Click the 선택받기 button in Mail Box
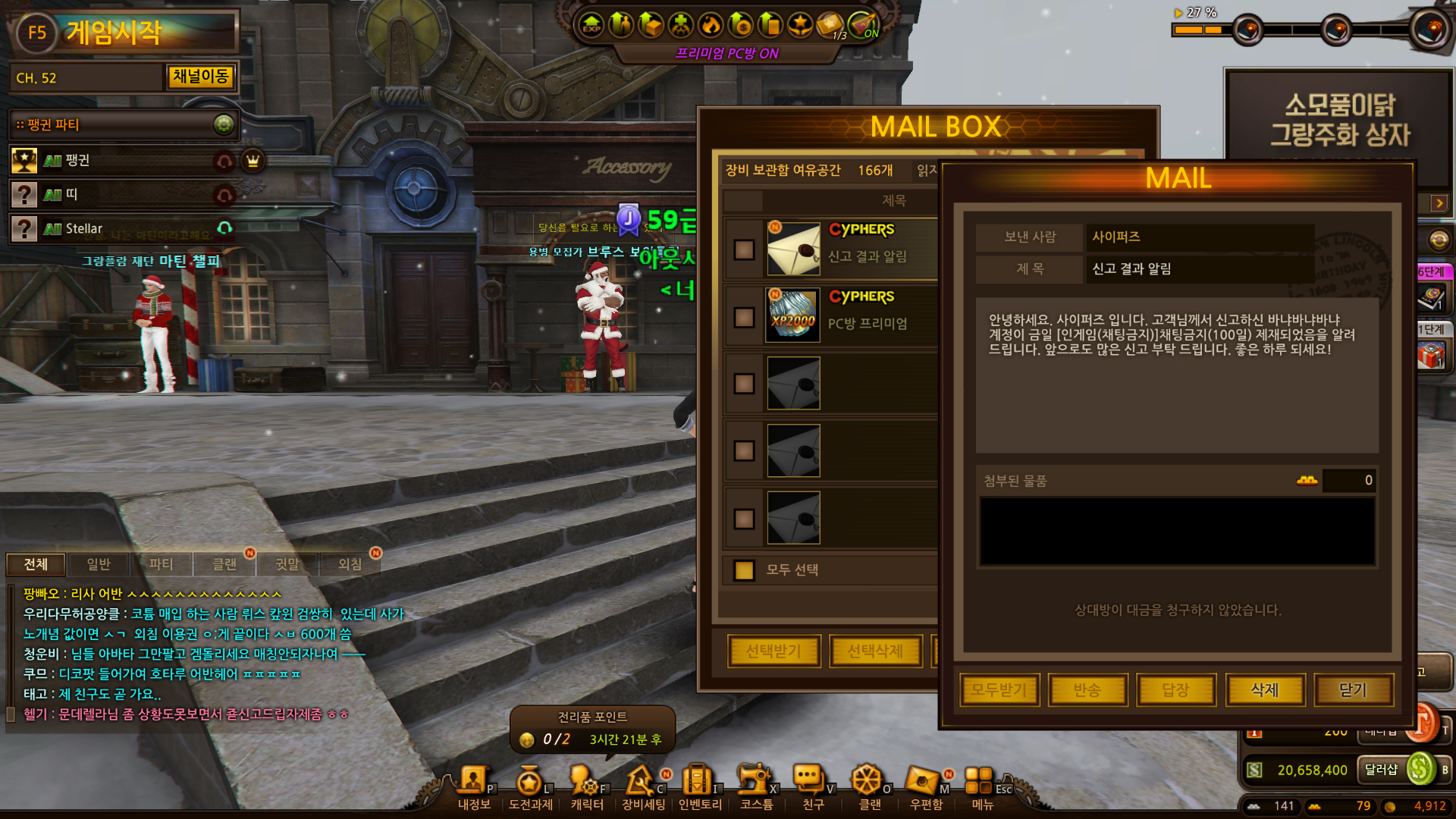 pyautogui.click(x=773, y=651)
